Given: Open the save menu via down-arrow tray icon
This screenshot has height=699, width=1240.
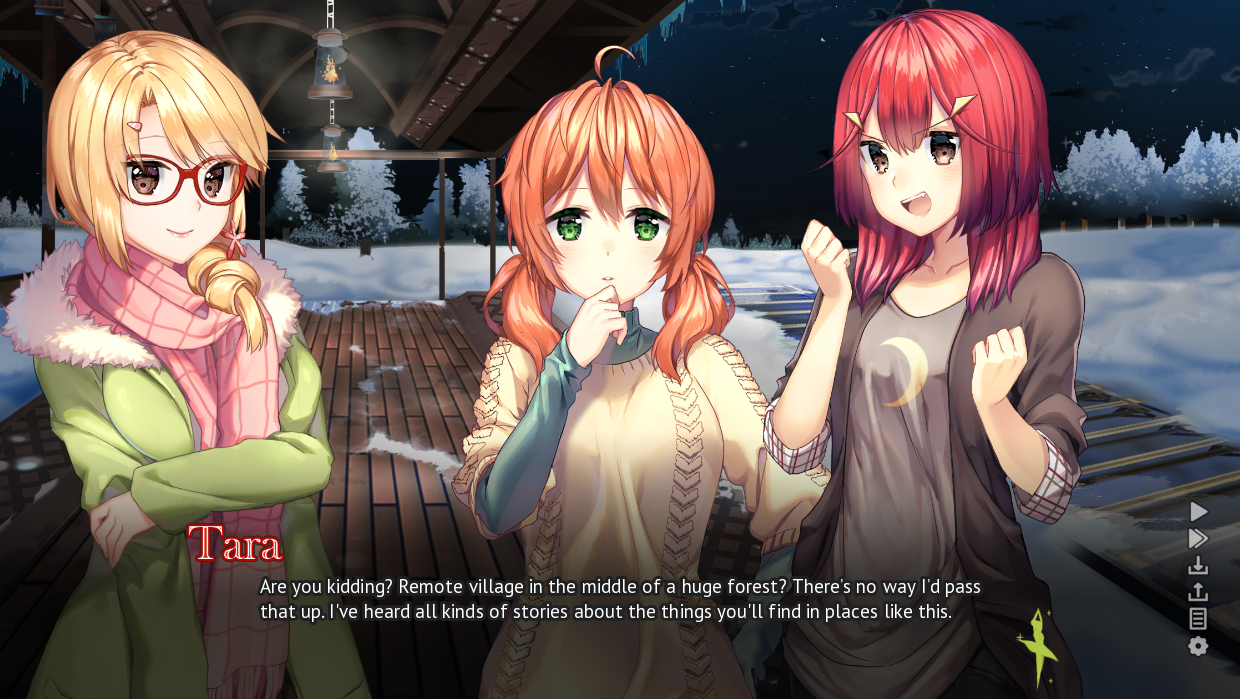Looking at the screenshot, I should pos(1198,566).
